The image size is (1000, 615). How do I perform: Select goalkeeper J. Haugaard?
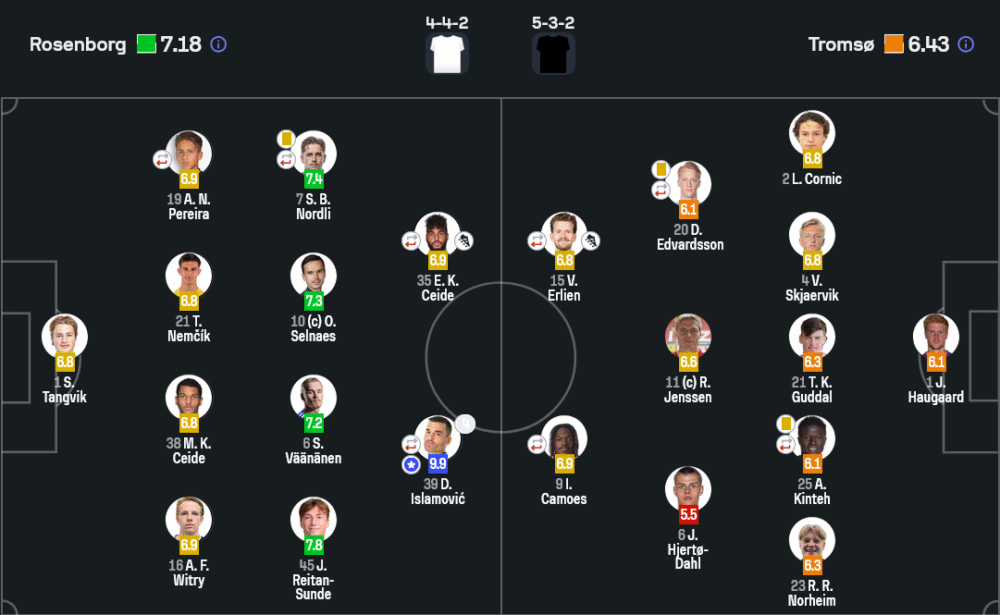[936, 338]
